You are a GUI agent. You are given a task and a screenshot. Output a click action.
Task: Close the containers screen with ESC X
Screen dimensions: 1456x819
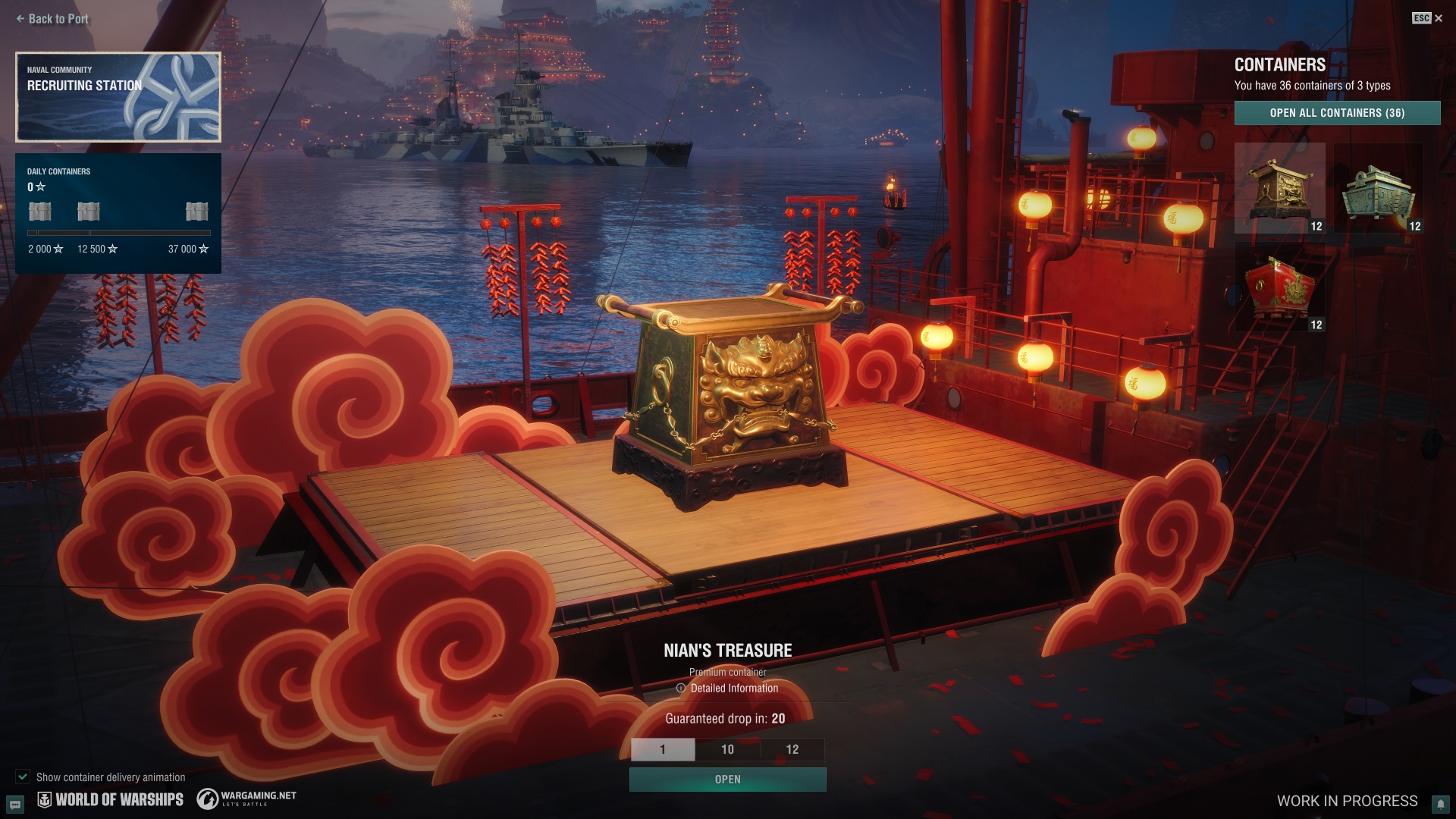1437,18
